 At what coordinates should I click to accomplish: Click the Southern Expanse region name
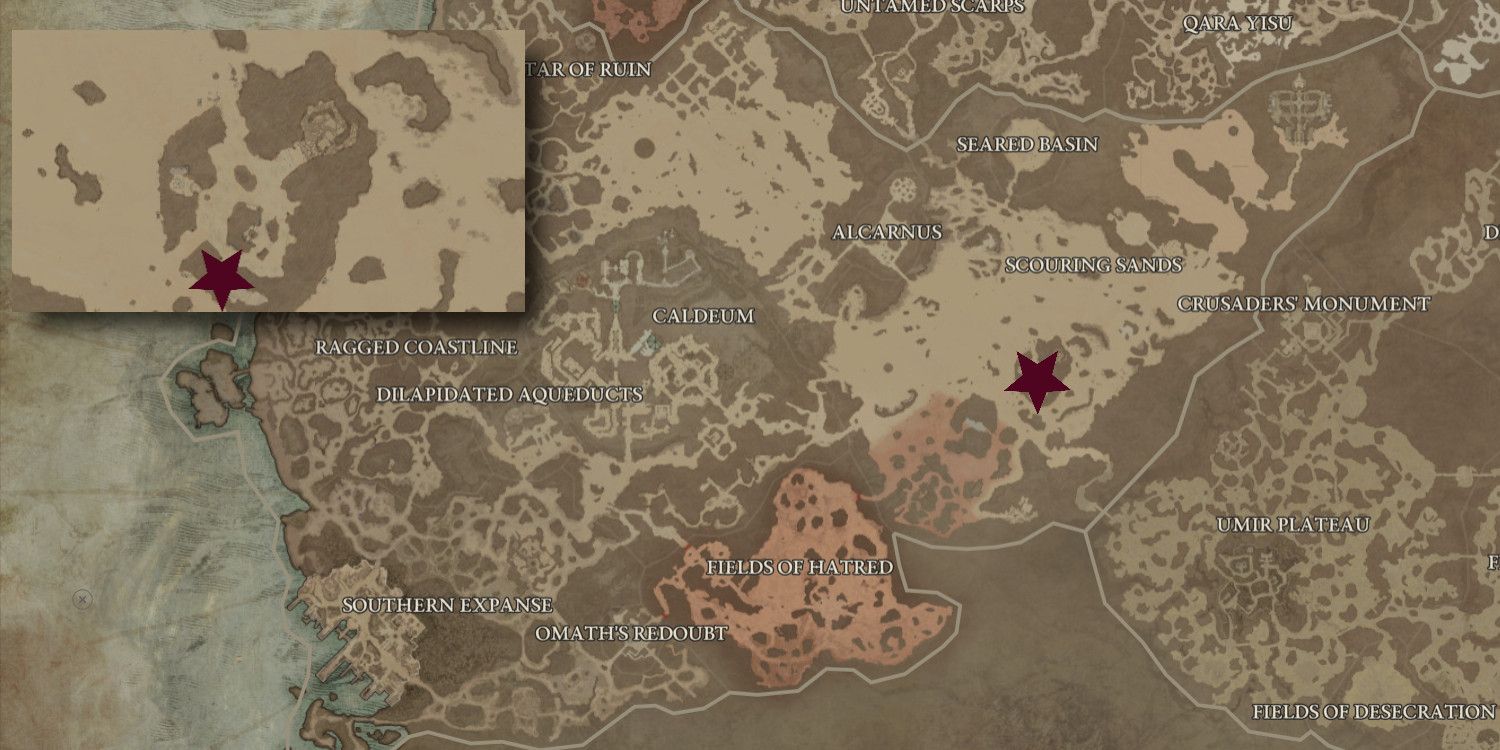pos(446,605)
